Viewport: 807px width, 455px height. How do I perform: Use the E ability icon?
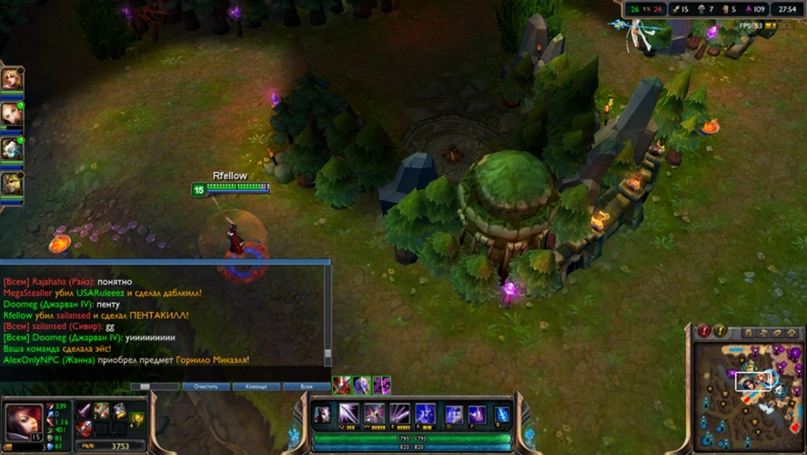tap(400, 414)
